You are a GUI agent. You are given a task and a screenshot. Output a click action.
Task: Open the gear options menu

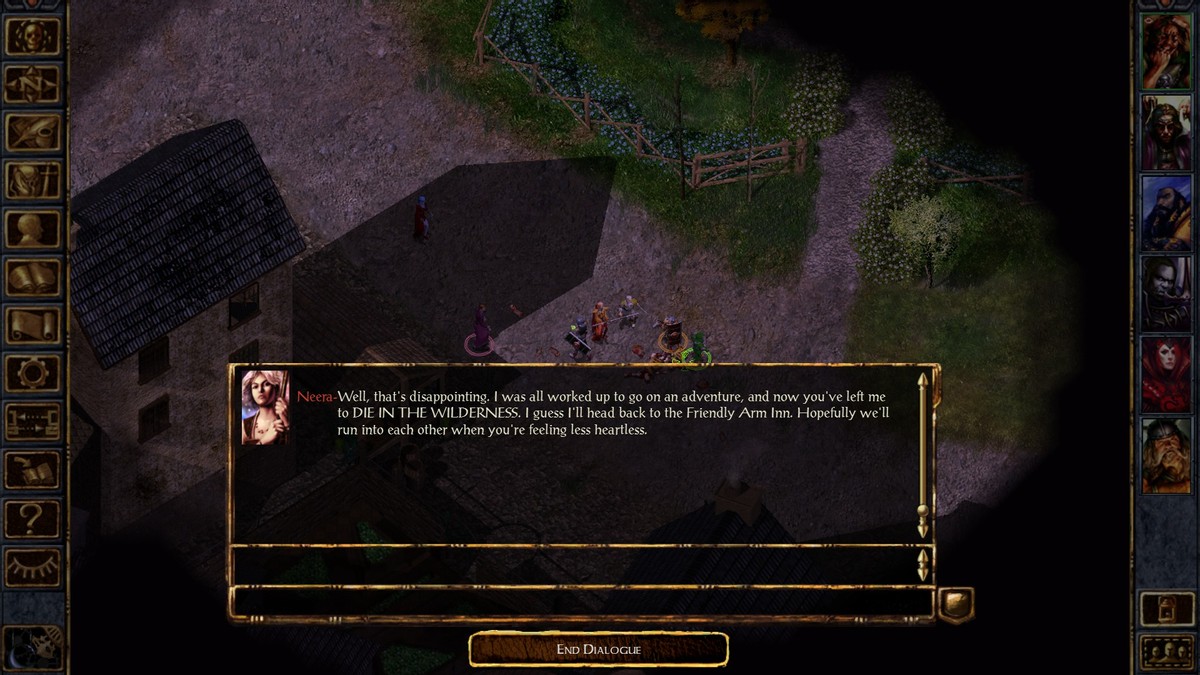[32, 373]
